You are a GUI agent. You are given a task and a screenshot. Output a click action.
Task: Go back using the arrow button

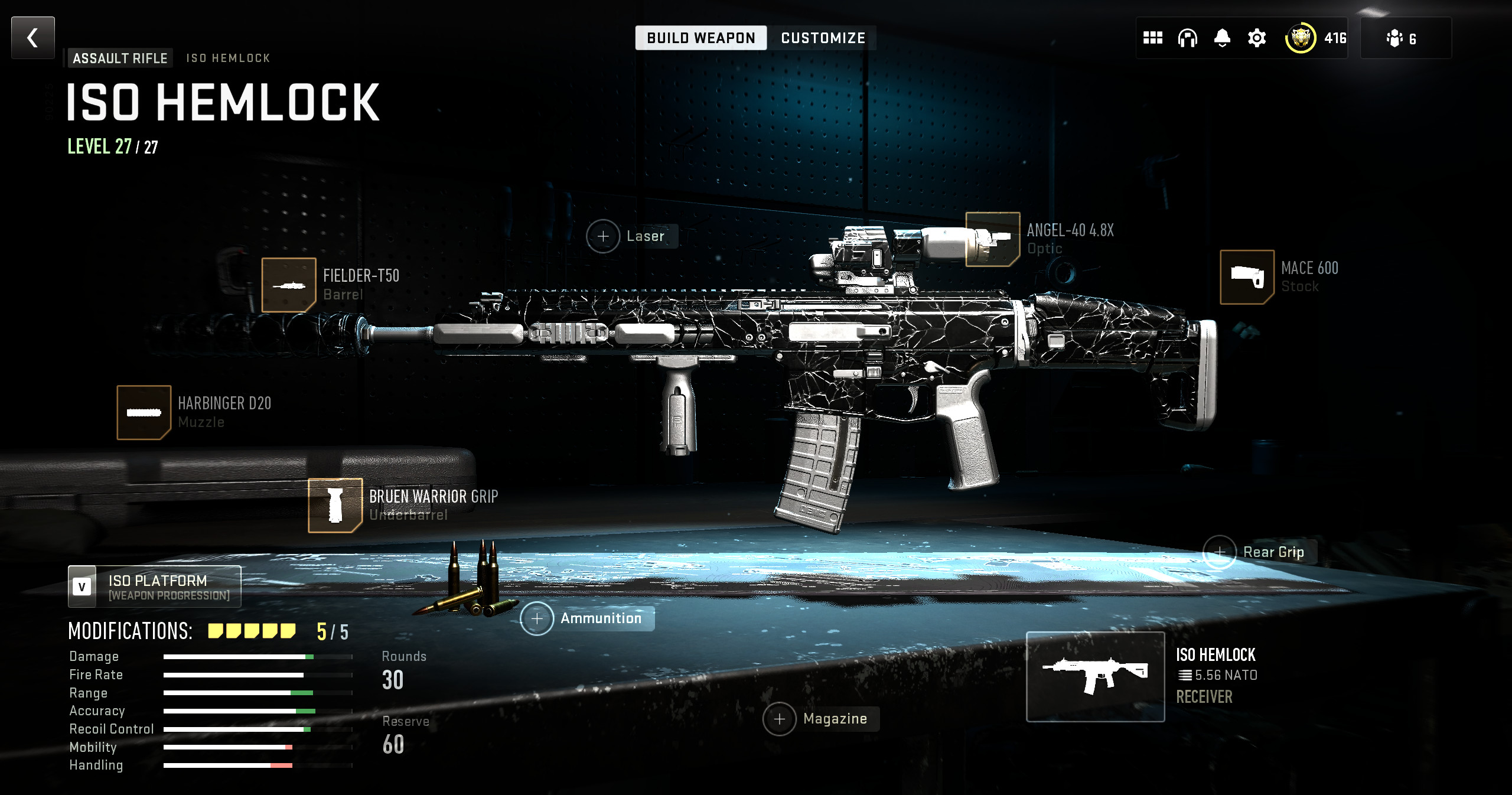[x=33, y=38]
